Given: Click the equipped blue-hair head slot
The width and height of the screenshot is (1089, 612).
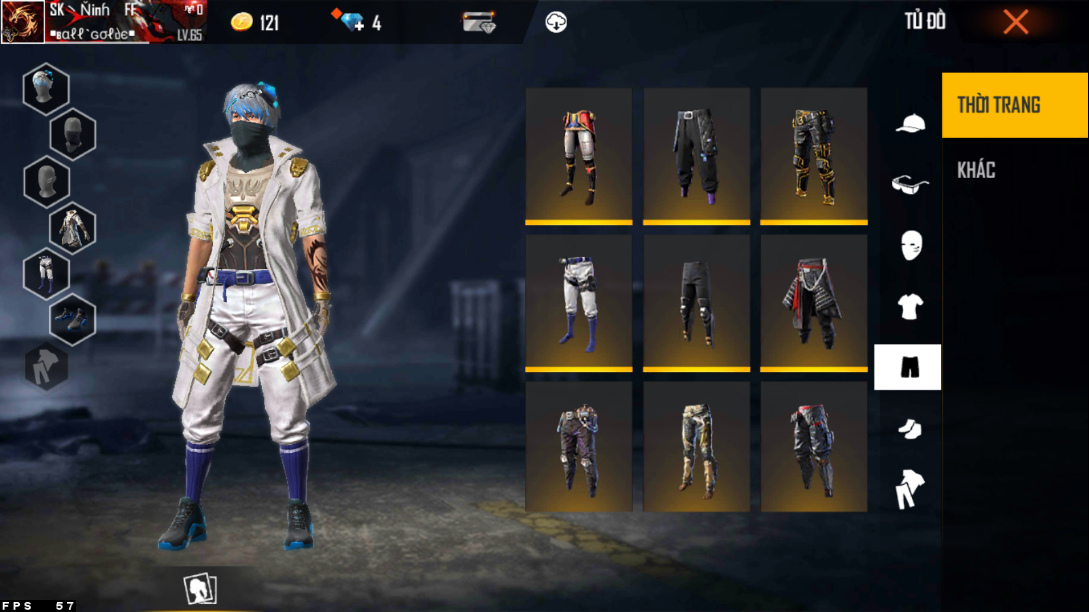Looking at the screenshot, I should click(x=46, y=88).
